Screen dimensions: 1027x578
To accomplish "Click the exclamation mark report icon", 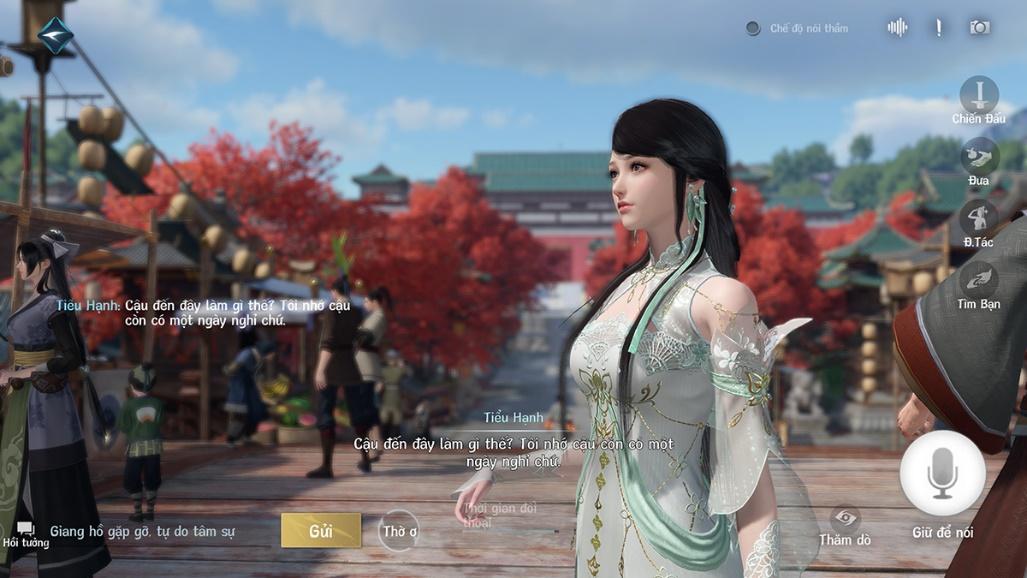I will coord(938,28).
